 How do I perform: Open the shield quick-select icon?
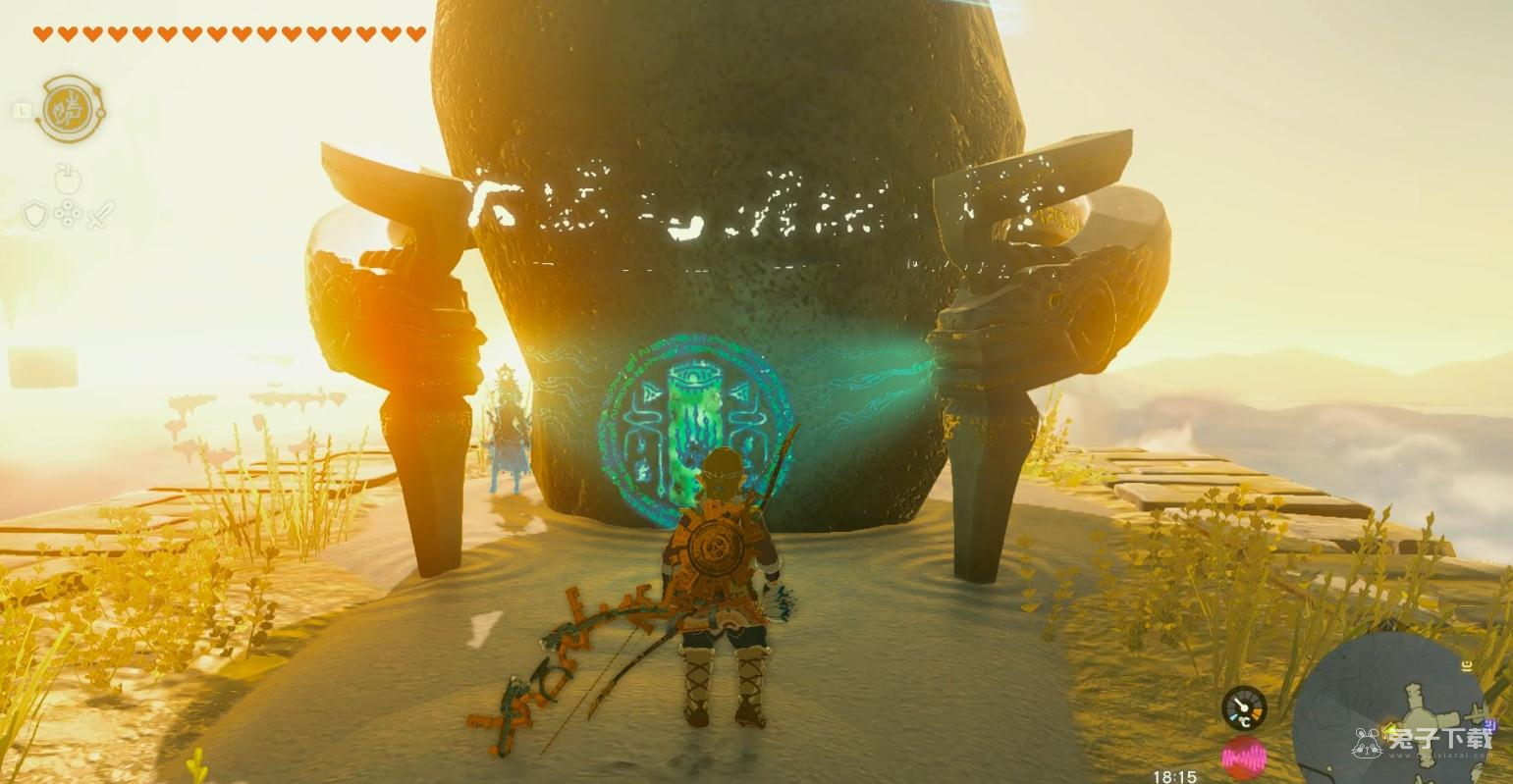[35, 214]
